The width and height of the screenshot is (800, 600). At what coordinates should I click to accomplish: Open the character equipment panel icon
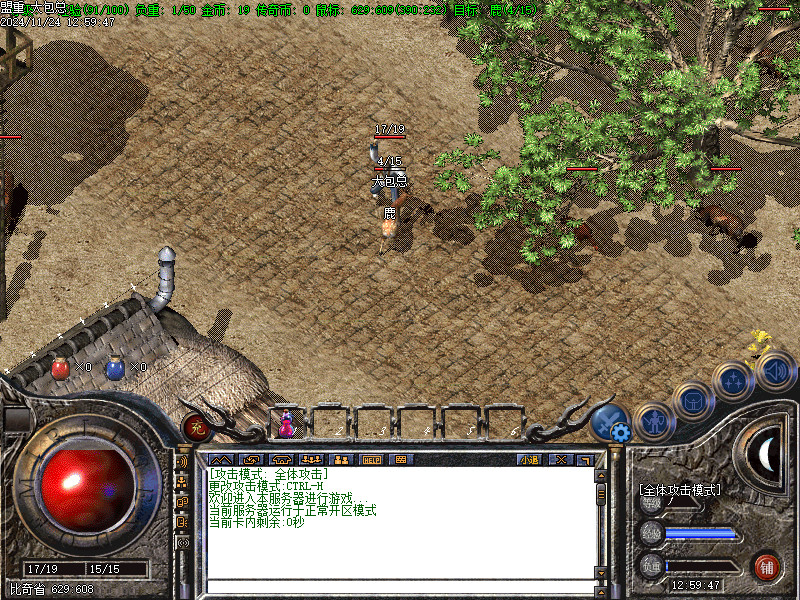pyautogui.click(x=655, y=420)
